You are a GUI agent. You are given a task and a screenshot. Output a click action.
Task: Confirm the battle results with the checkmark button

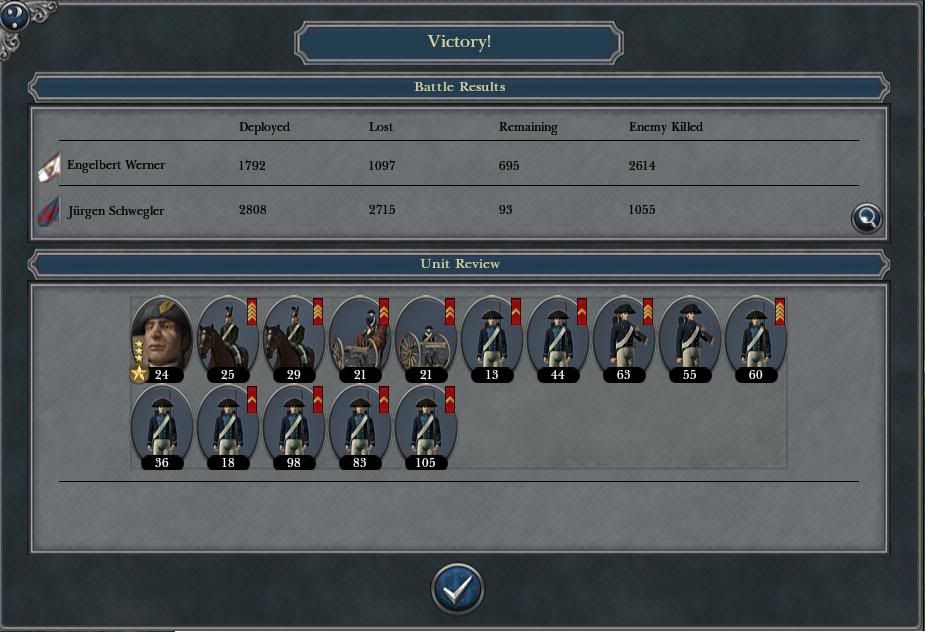(458, 589)
